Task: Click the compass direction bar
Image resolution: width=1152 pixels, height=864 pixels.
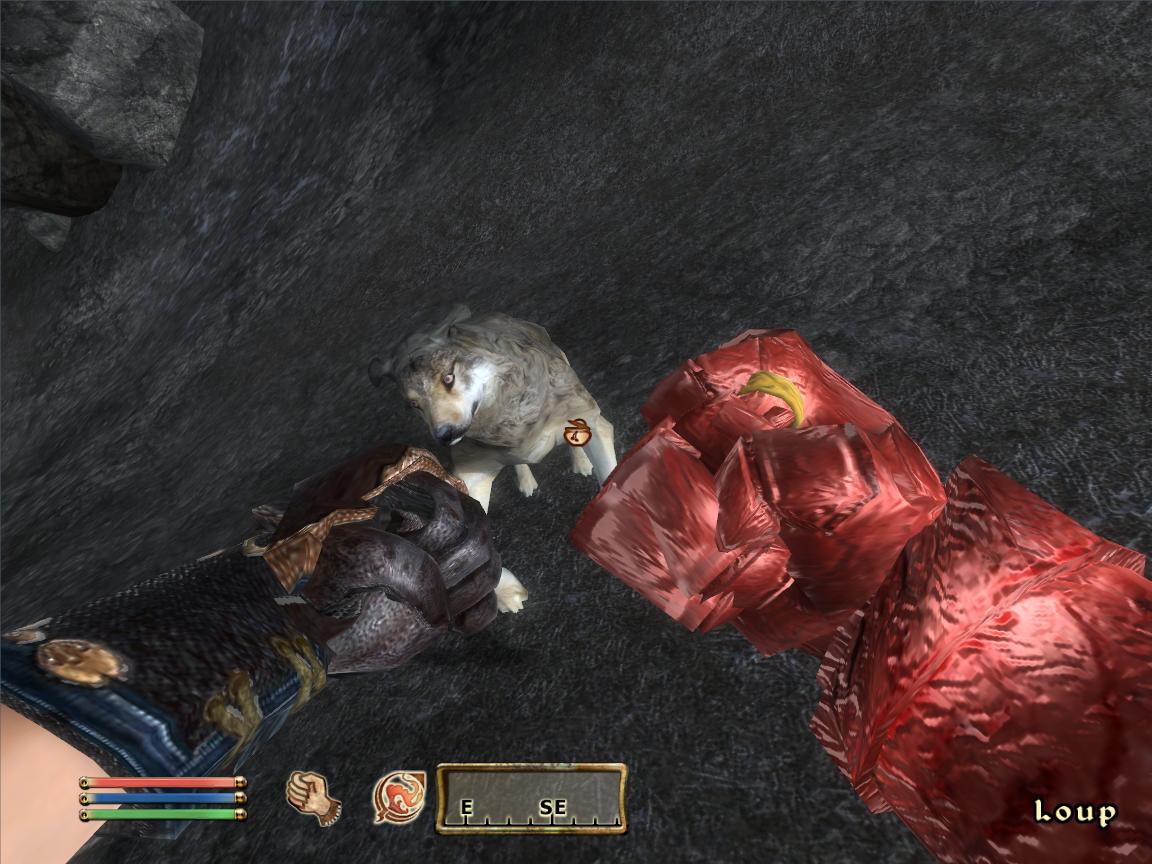Action: [x=531, y=798]
